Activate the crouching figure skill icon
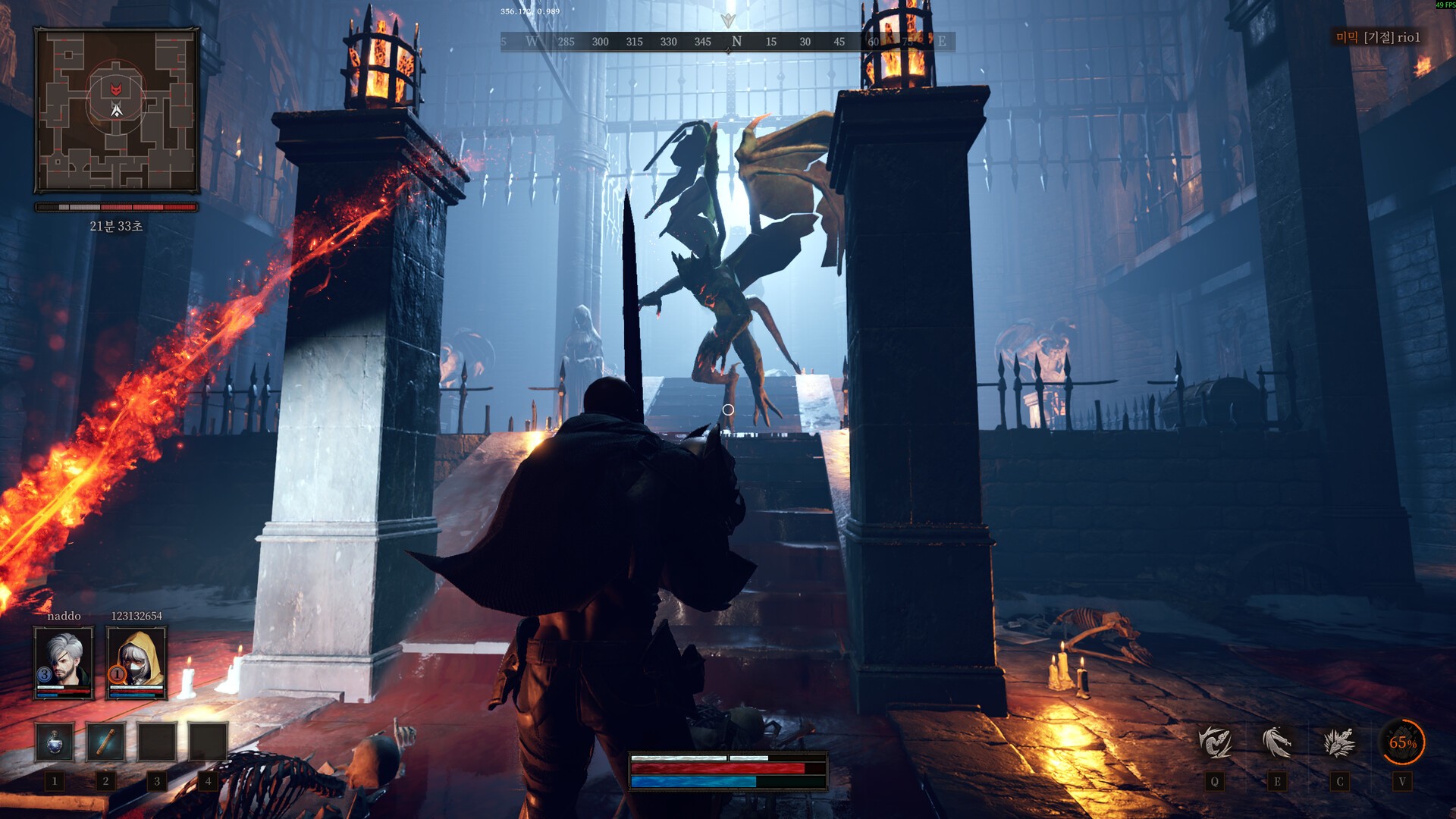1456x819 pixels. (1215, 742)
